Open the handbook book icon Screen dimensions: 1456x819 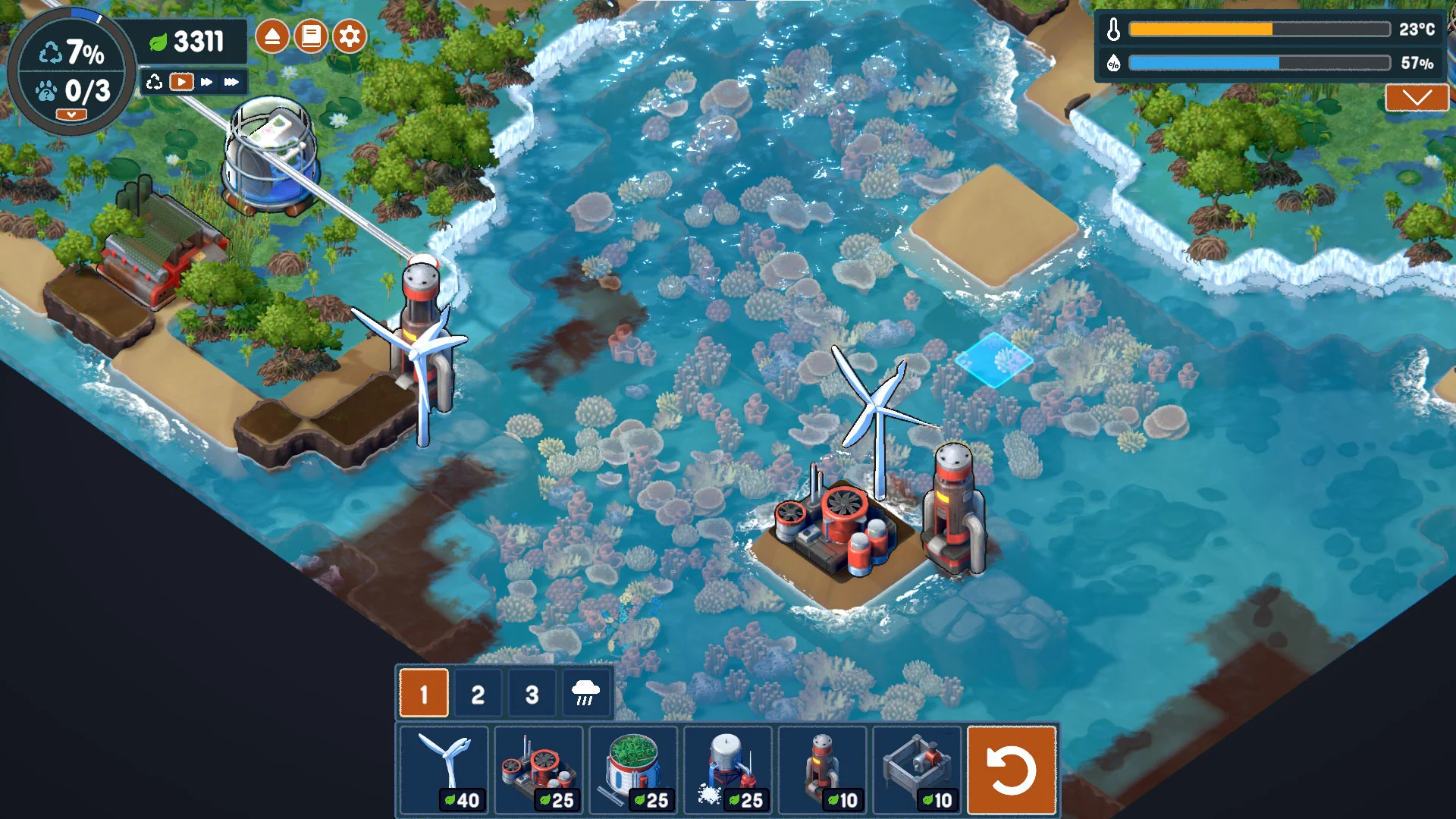[x=311, y=36]
